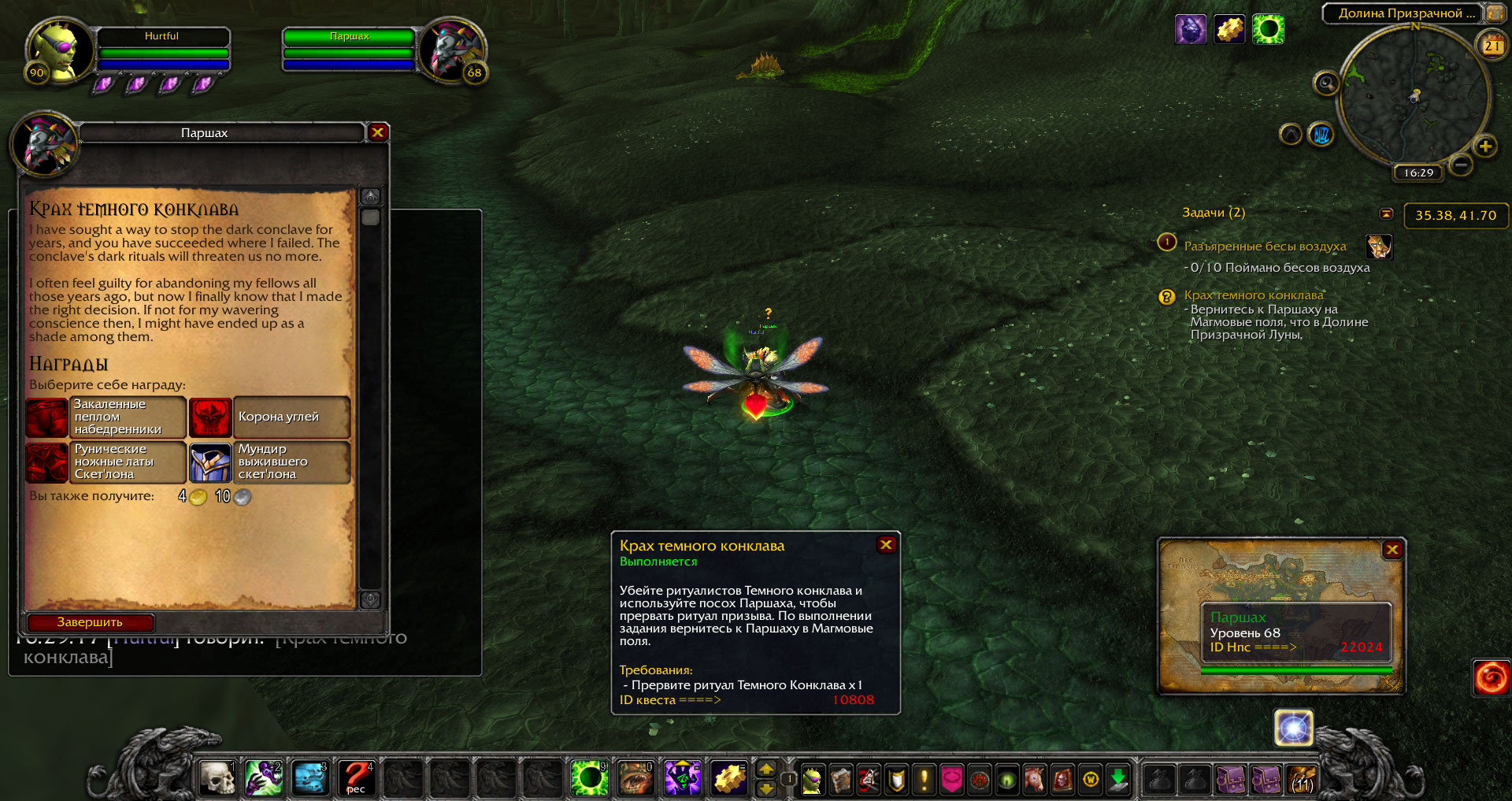The width and height of the screenshot is (1512, 801).
Task: Complete the quest with the Завершить button
Action: click(x=90, y=622)
